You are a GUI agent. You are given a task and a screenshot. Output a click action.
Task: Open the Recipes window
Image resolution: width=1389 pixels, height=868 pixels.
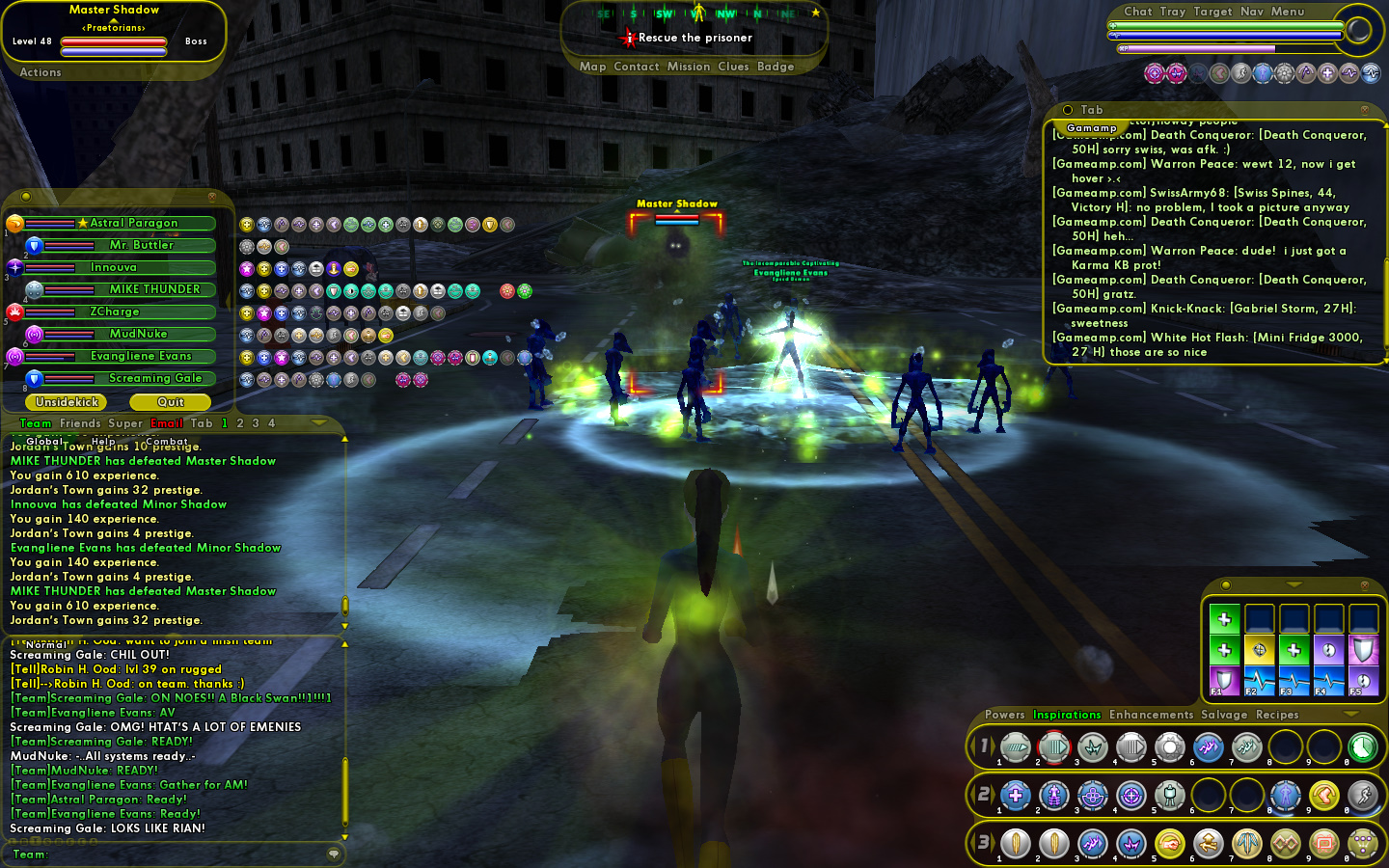pos(1276,715)
